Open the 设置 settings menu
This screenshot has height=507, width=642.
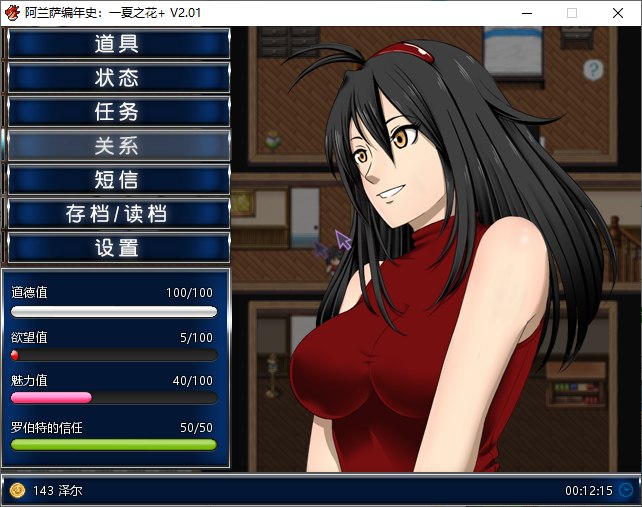tap(118, 248)
